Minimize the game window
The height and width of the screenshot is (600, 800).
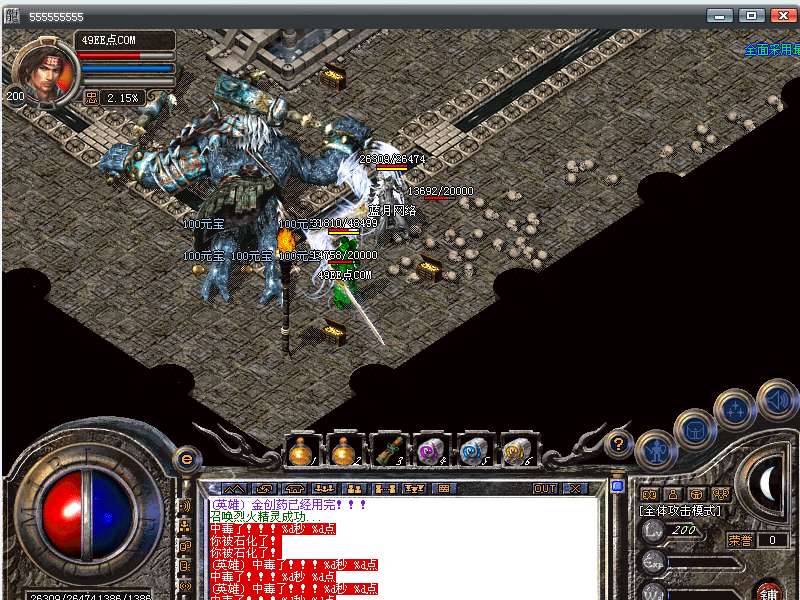pyautogui.click(x=720, y=16)
